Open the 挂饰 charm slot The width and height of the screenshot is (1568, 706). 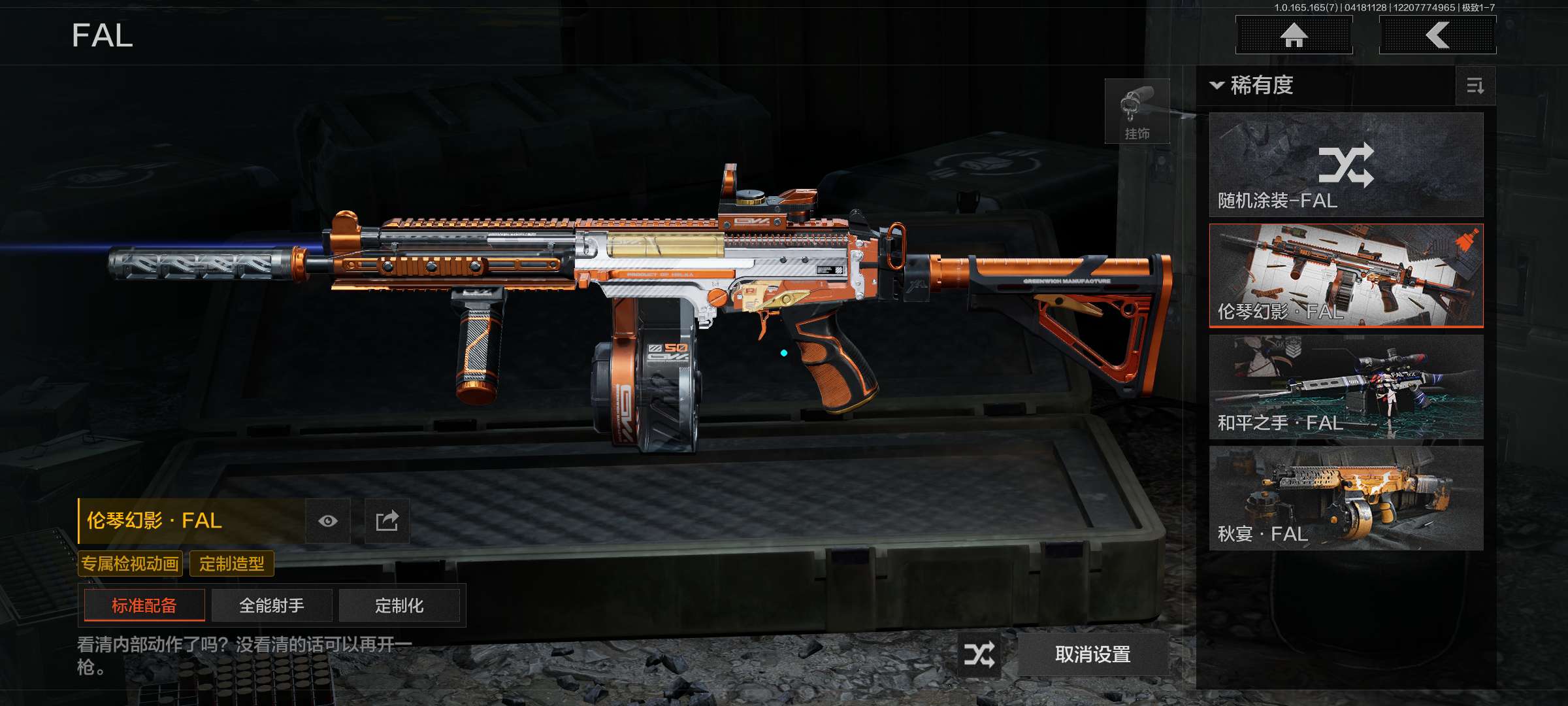[x=1137, y=111]
